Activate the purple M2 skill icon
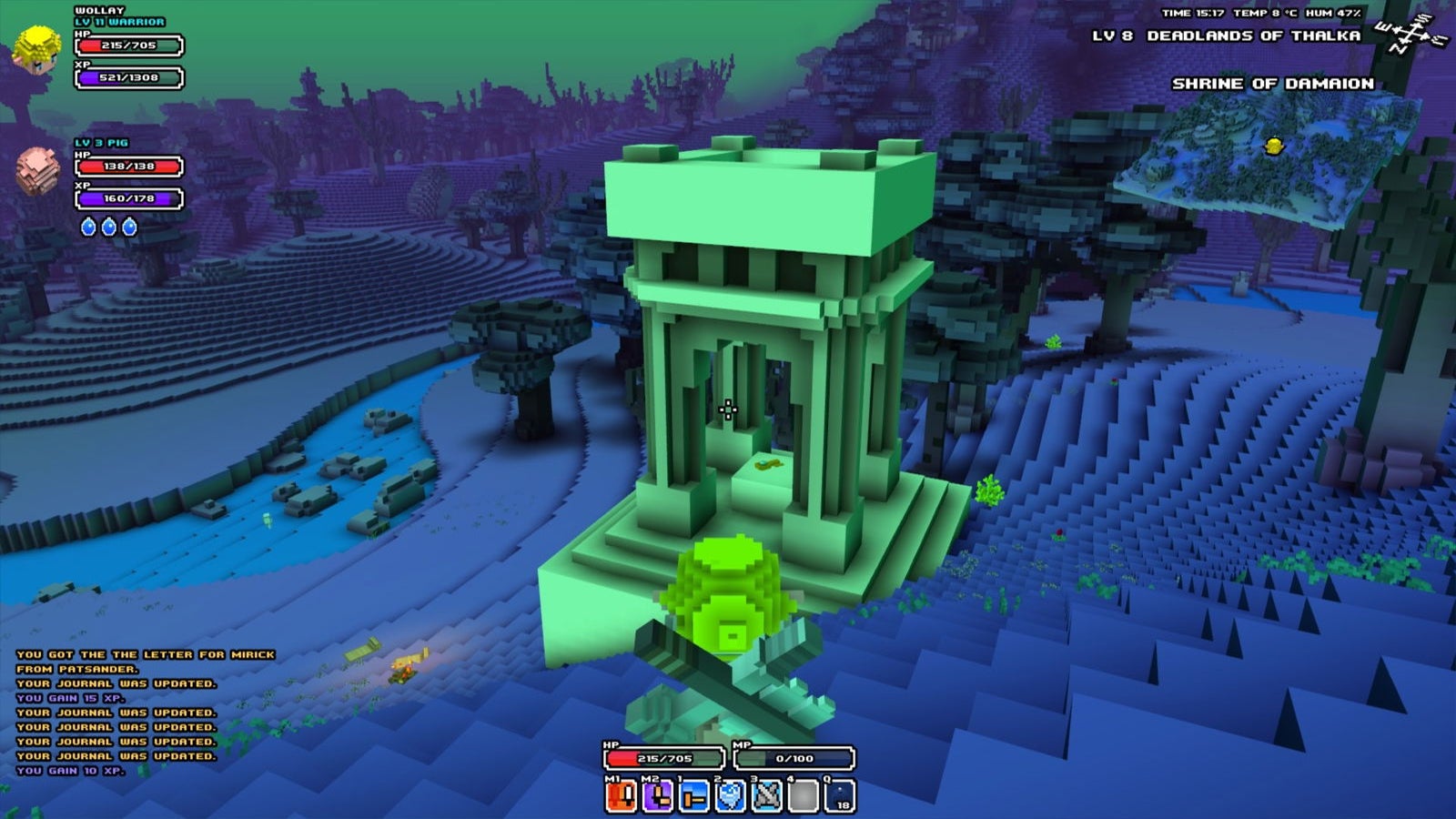The height and width of the screenshot is (819, 1456). [658, 796]
